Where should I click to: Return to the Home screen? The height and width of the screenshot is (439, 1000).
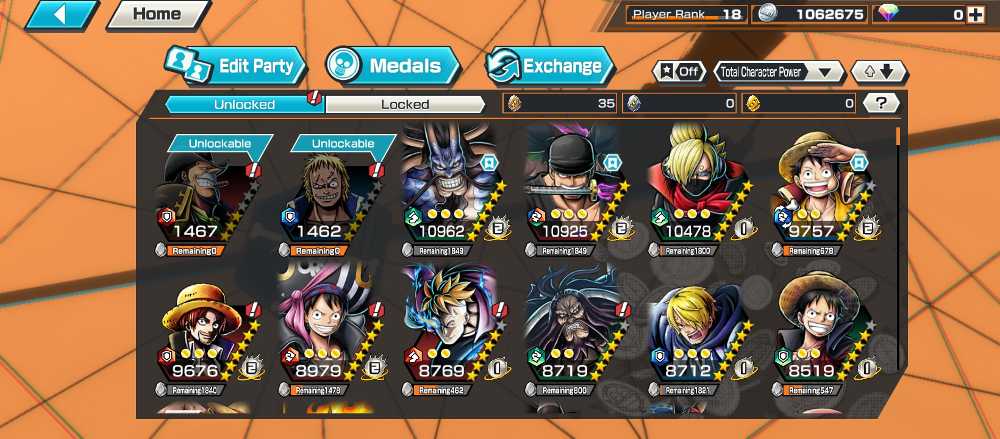tap(157, 15)
